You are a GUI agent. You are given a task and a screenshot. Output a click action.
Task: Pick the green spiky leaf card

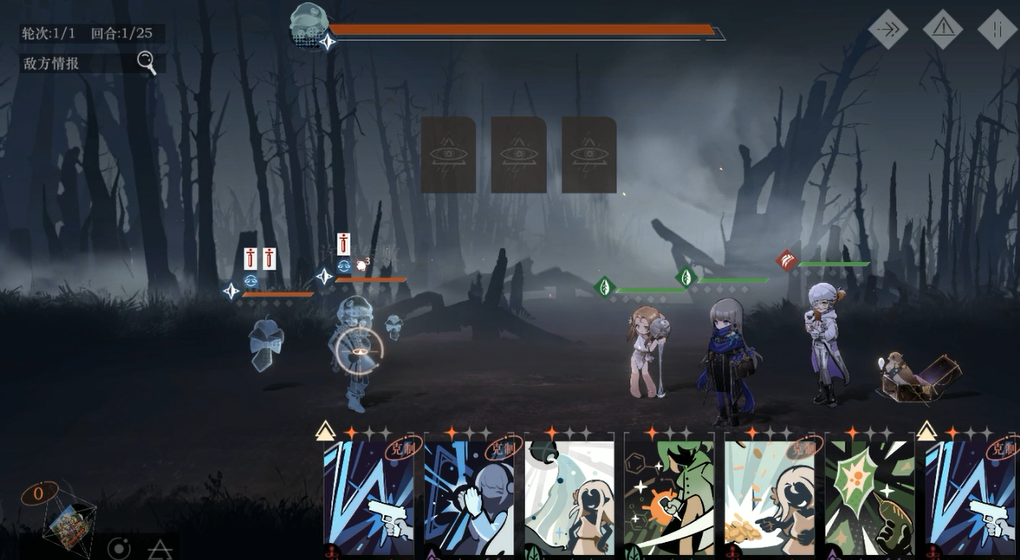coord(869,497)
